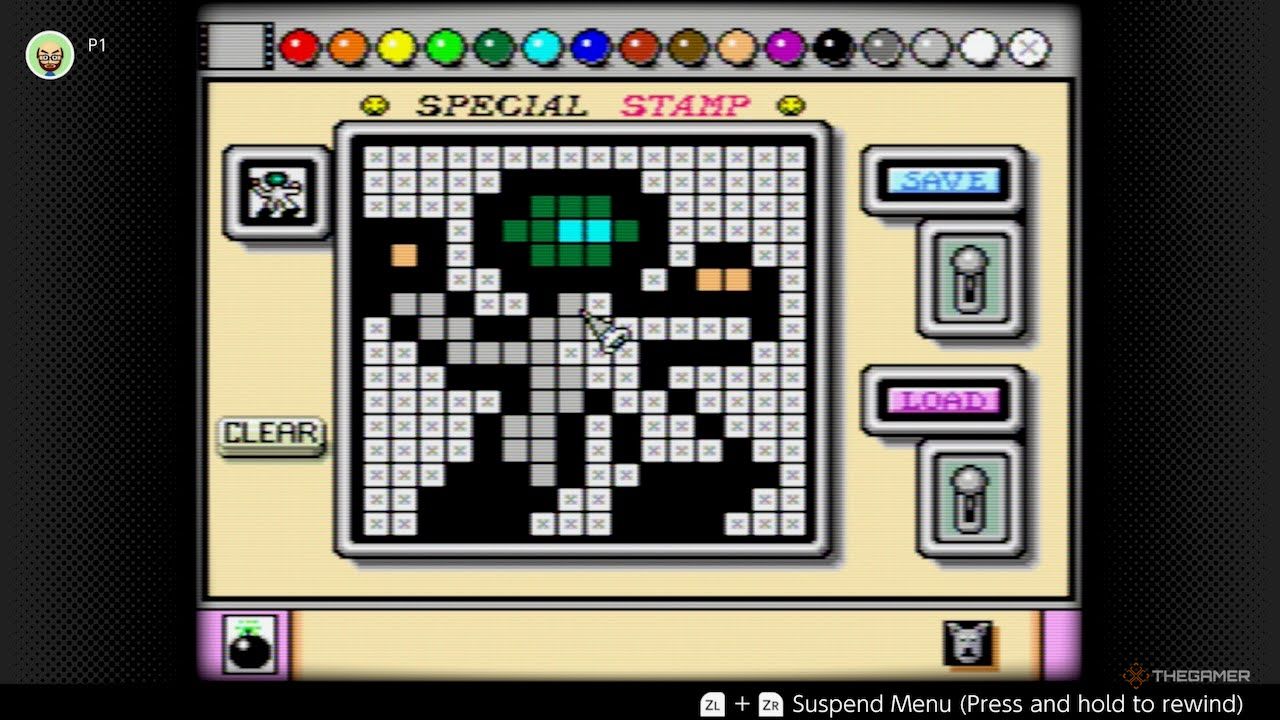Click the P1 Mii avatar
Viewport: 1280px width, 720px height.
pyautogui.click(x=49, y=55)
